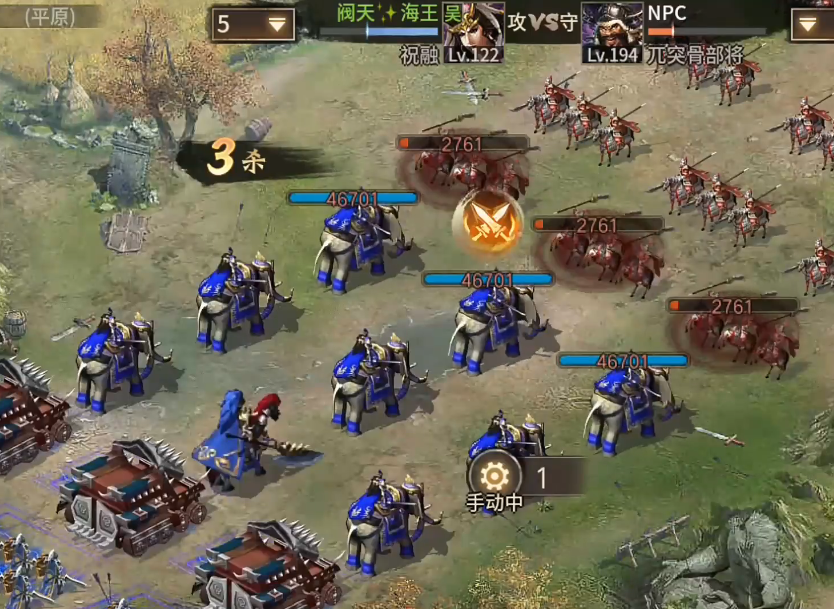834x609 pixels.
Task: View attacker general 祝融 portrait
Action: click(x=473, y=30)
